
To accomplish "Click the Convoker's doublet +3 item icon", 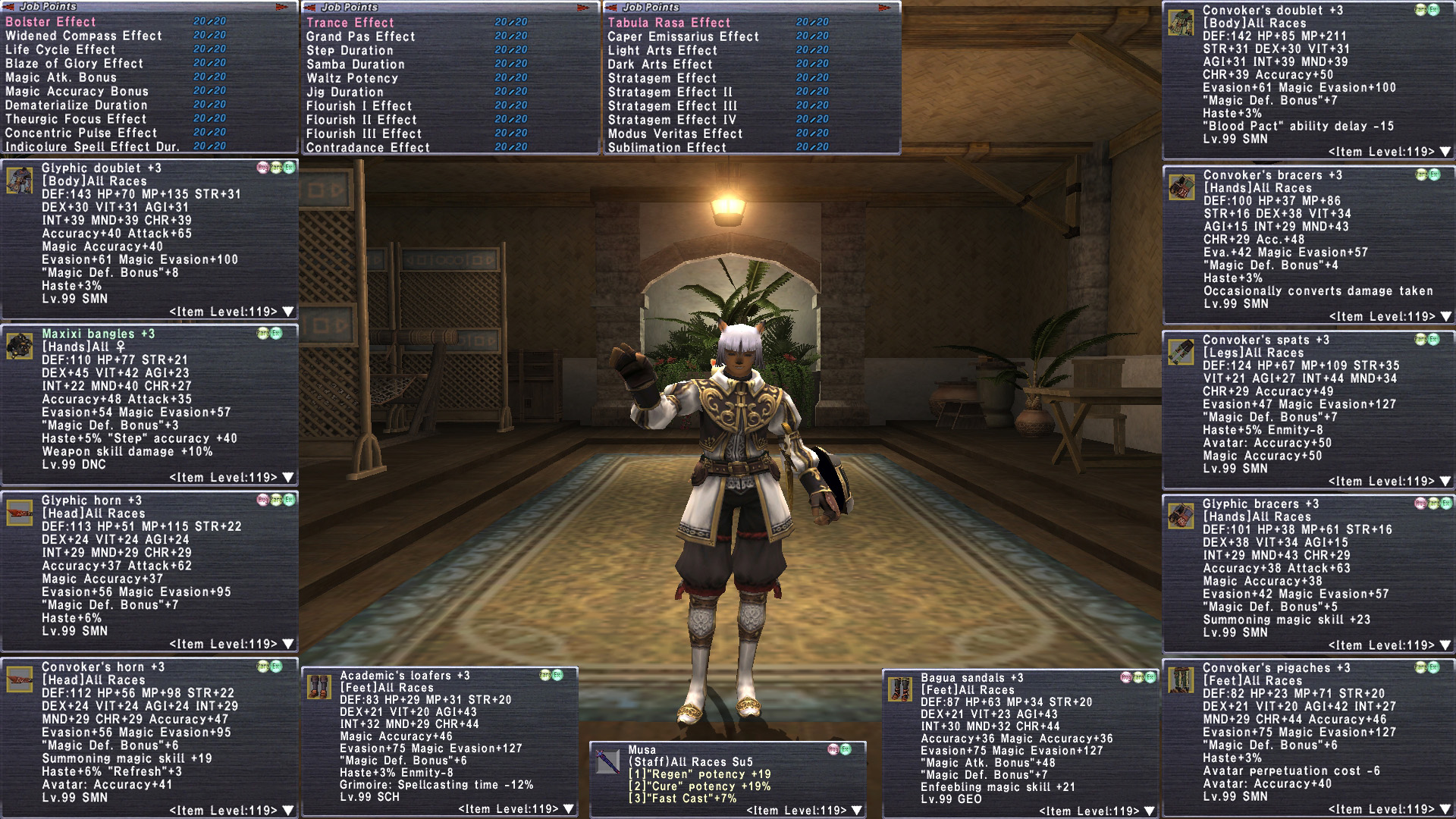I will click(1181, 23).
